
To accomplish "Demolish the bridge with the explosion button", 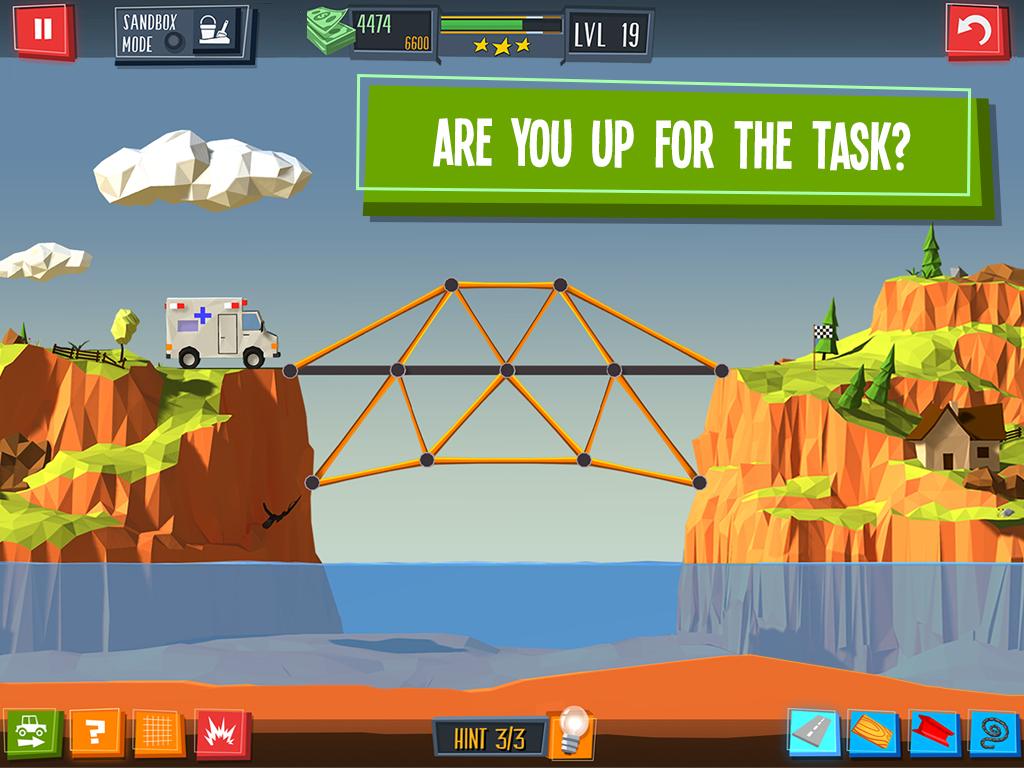I will click(221, 734).
